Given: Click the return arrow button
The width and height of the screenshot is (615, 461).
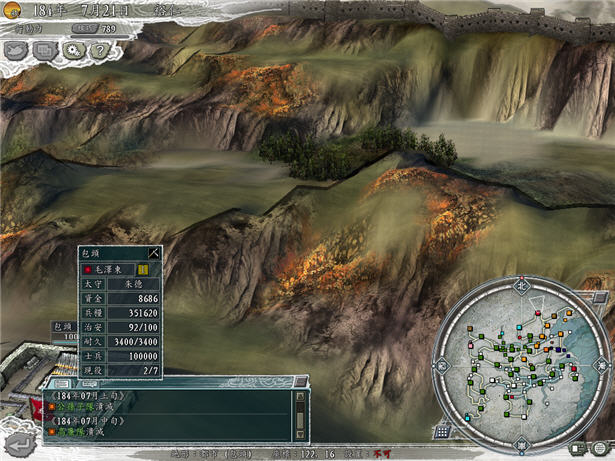Looking at the screenshot, I should [x=18, y=443].
